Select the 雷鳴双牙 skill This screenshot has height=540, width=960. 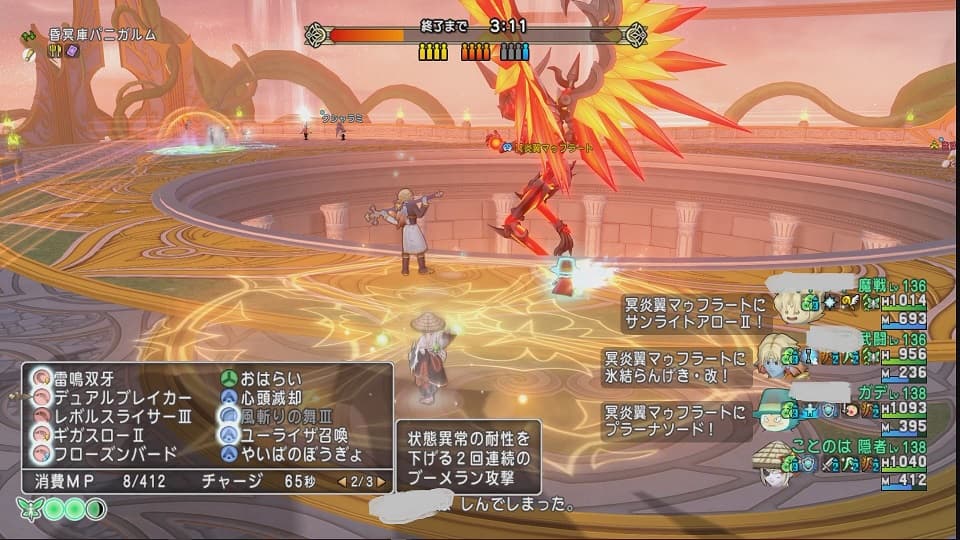88,379
